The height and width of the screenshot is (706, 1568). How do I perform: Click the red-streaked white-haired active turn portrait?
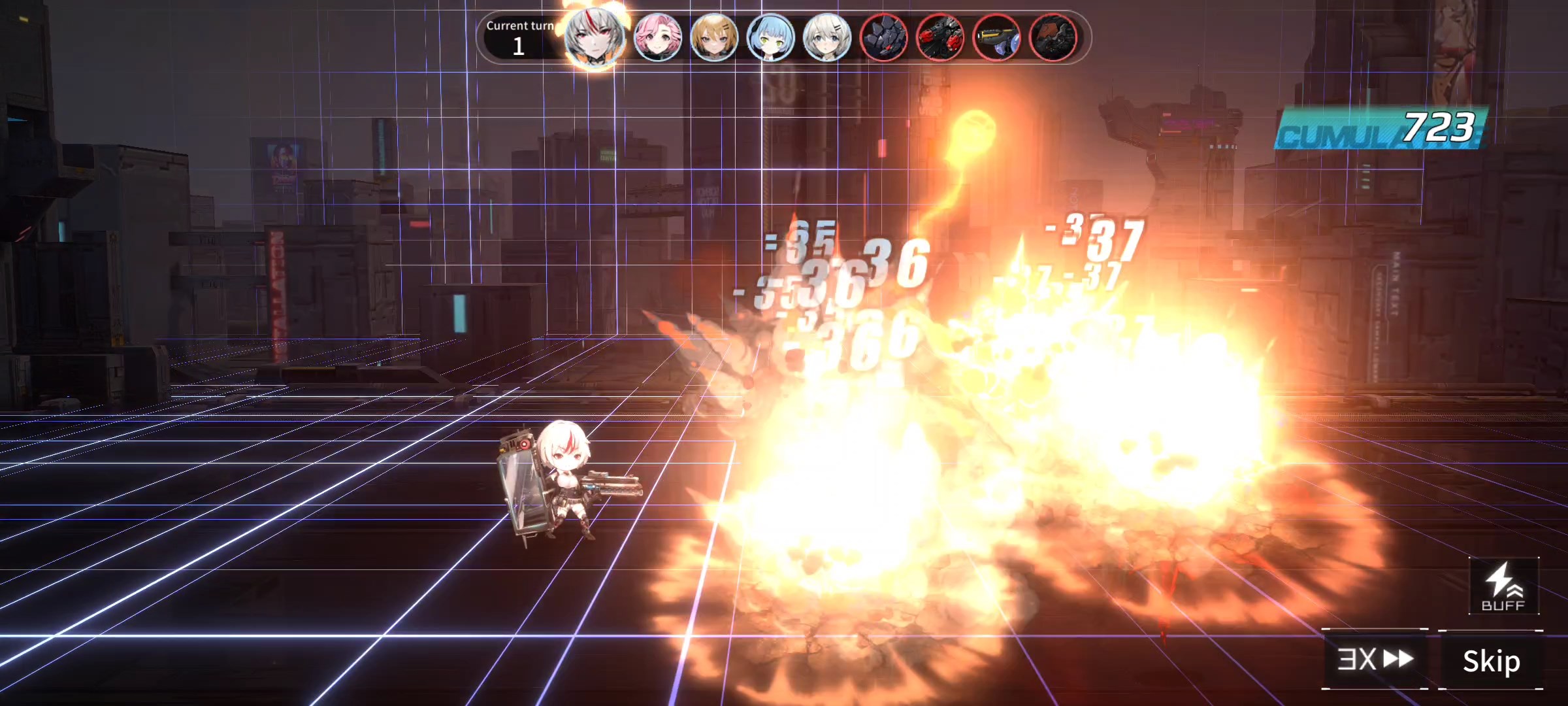[594, 38]
